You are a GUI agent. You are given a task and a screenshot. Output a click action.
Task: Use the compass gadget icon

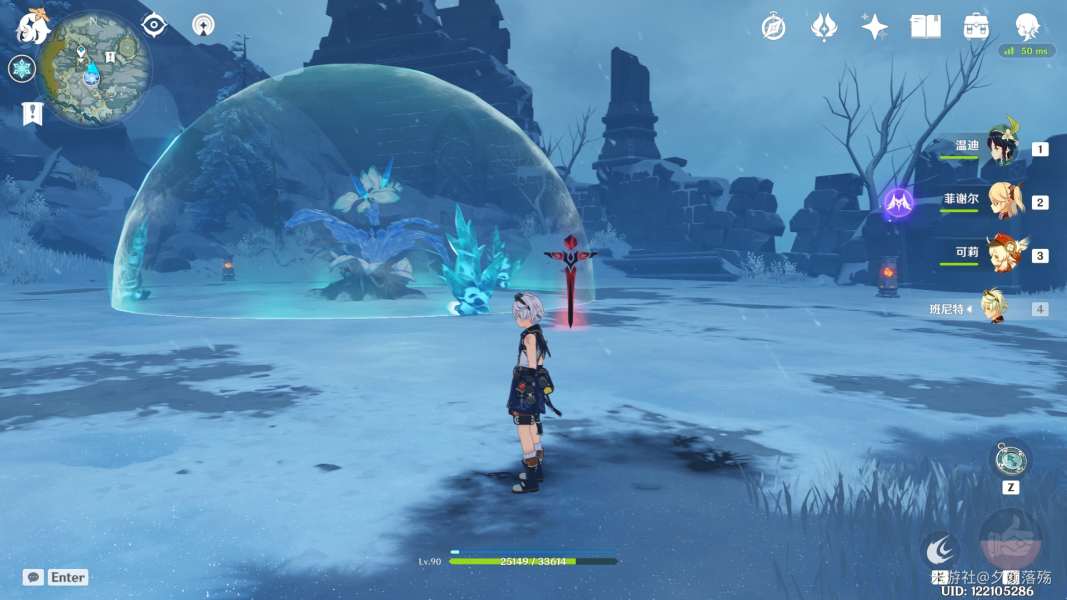(x=1009, y=460)
